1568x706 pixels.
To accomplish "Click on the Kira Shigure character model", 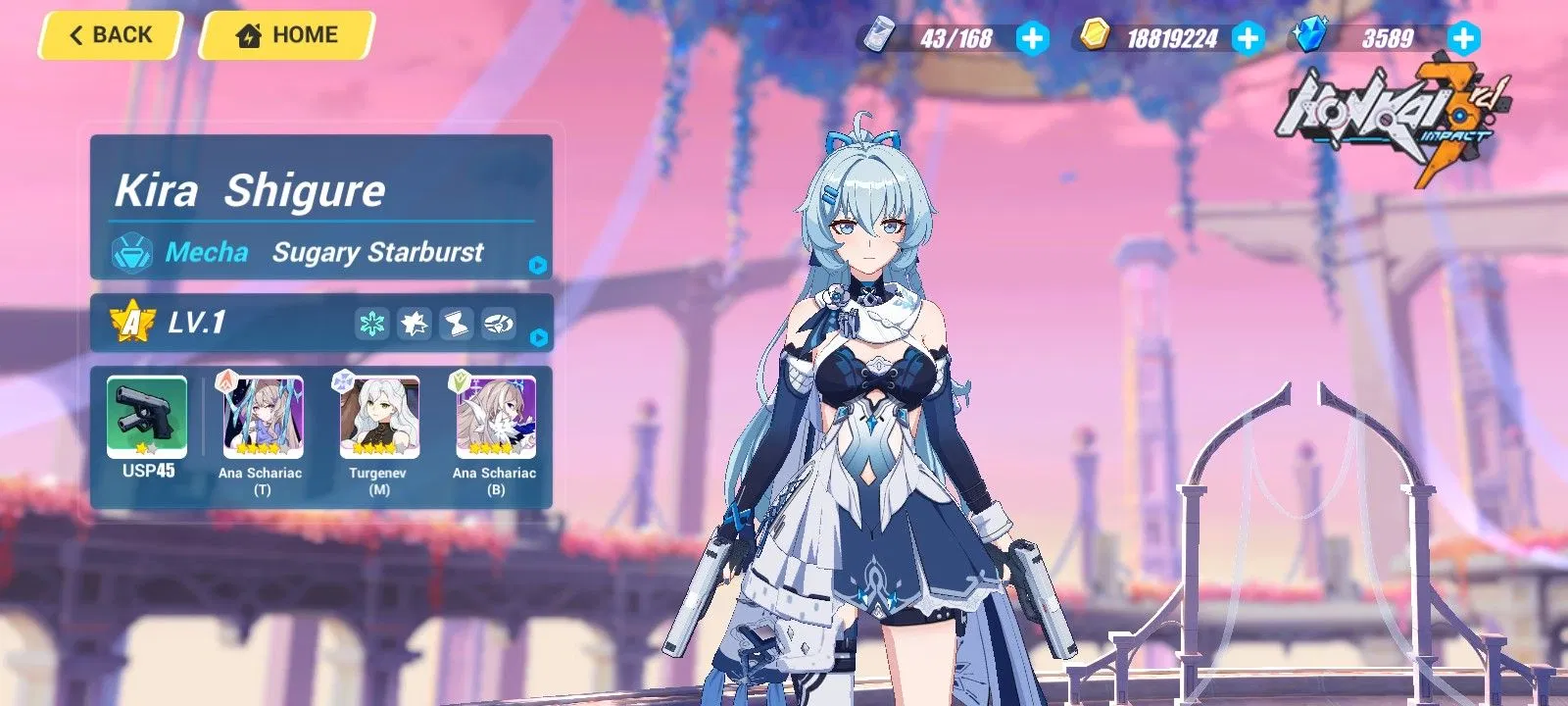I will (872, 392).
